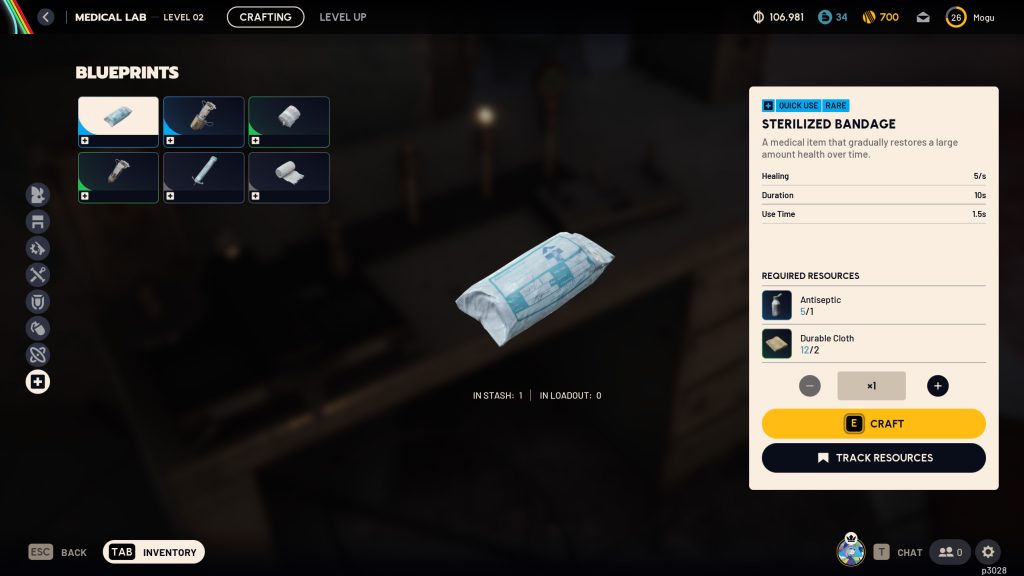1024x576 pixels.
Task: Open the Chat
Action: (898, 552)
